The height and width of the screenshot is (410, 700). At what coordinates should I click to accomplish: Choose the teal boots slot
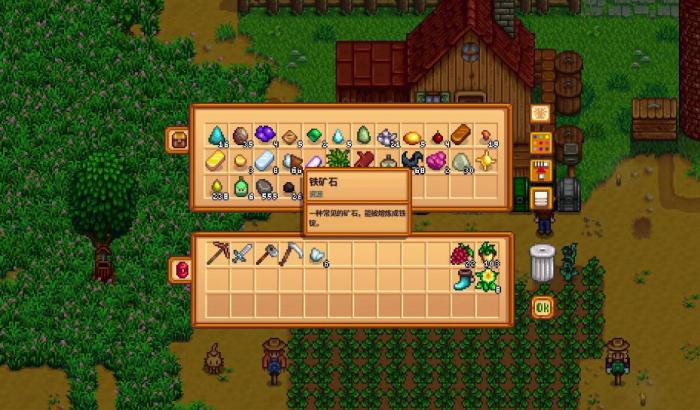[461, 280]
